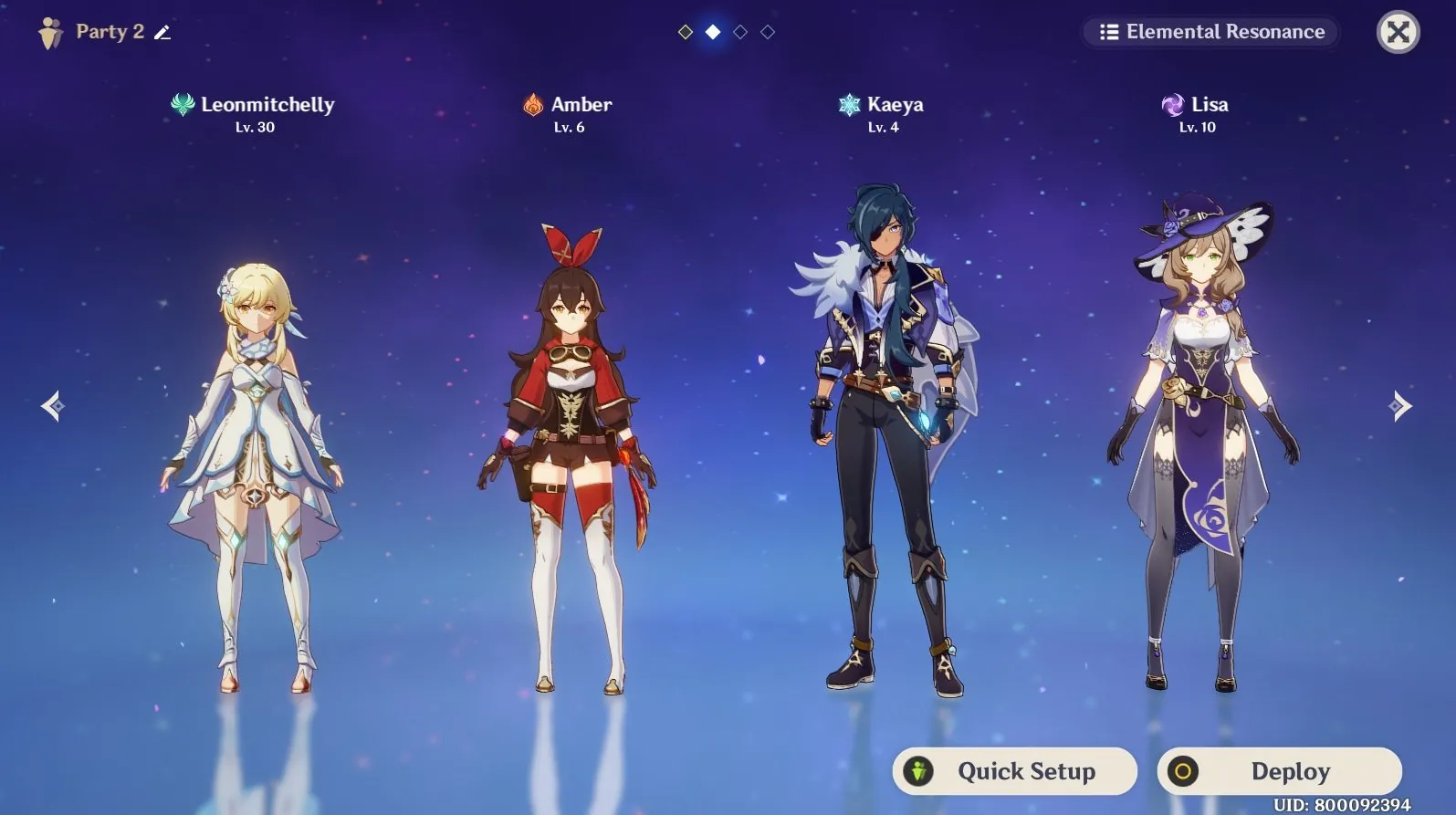1456x815 pixels.
Task: Go to the previous party with left arrow
Action: click(x=53, y=406)
